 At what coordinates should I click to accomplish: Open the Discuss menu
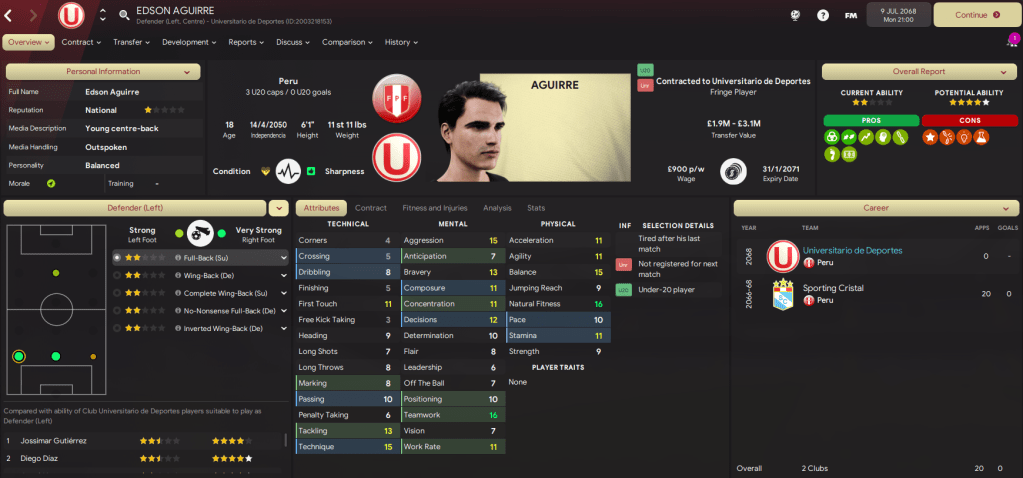pyautogui.click(x=293, y=42)
